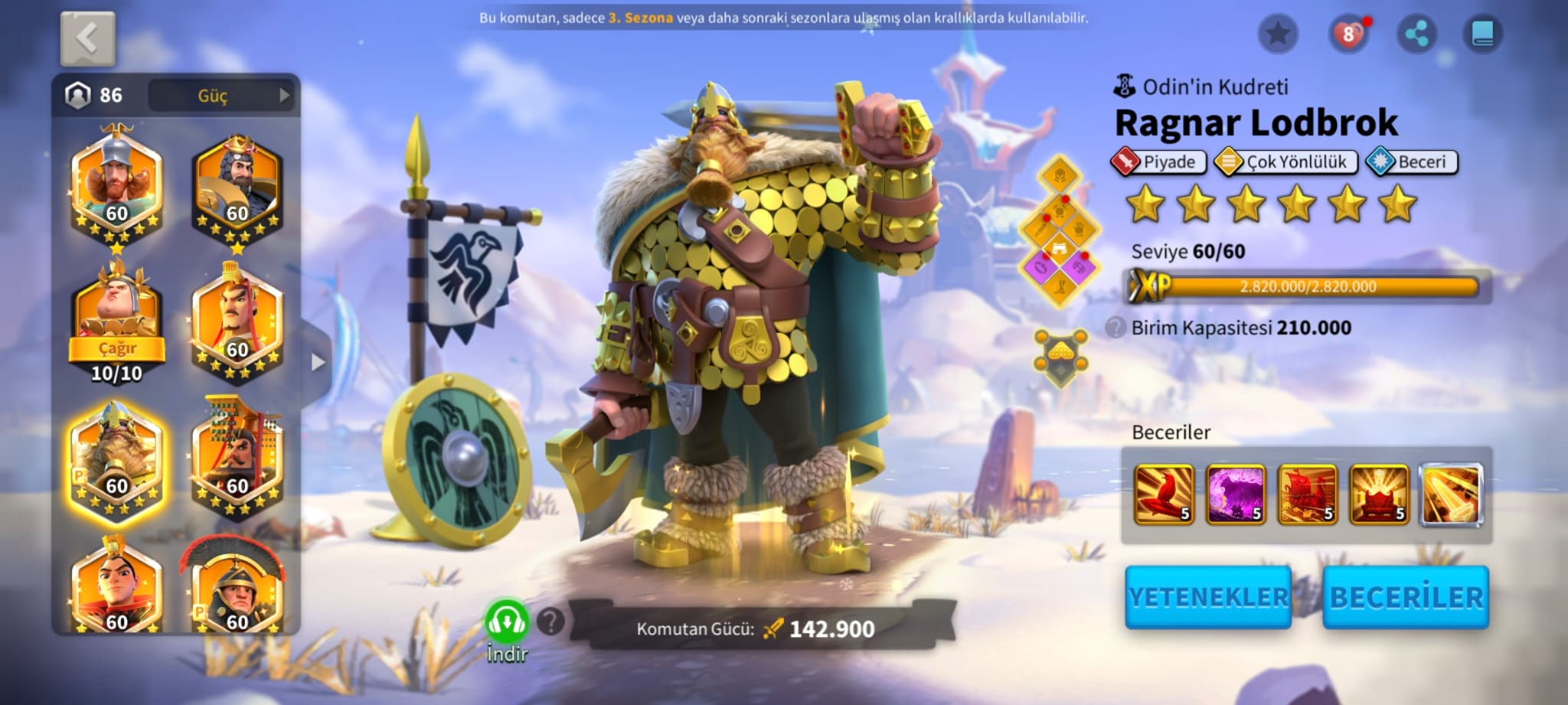1568x705 pixels.
Task: Mark commander with the star favorite icon
Action: click(x=1278, y=34)
